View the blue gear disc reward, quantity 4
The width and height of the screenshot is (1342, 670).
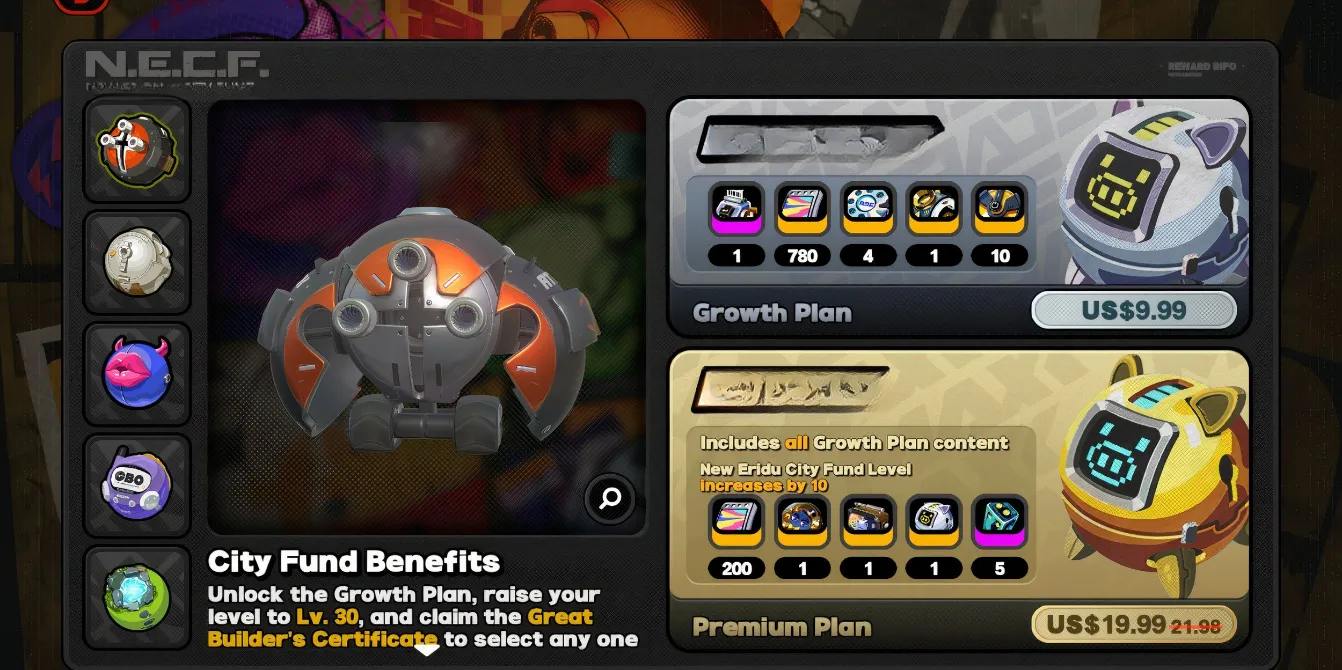click(868, 208)
